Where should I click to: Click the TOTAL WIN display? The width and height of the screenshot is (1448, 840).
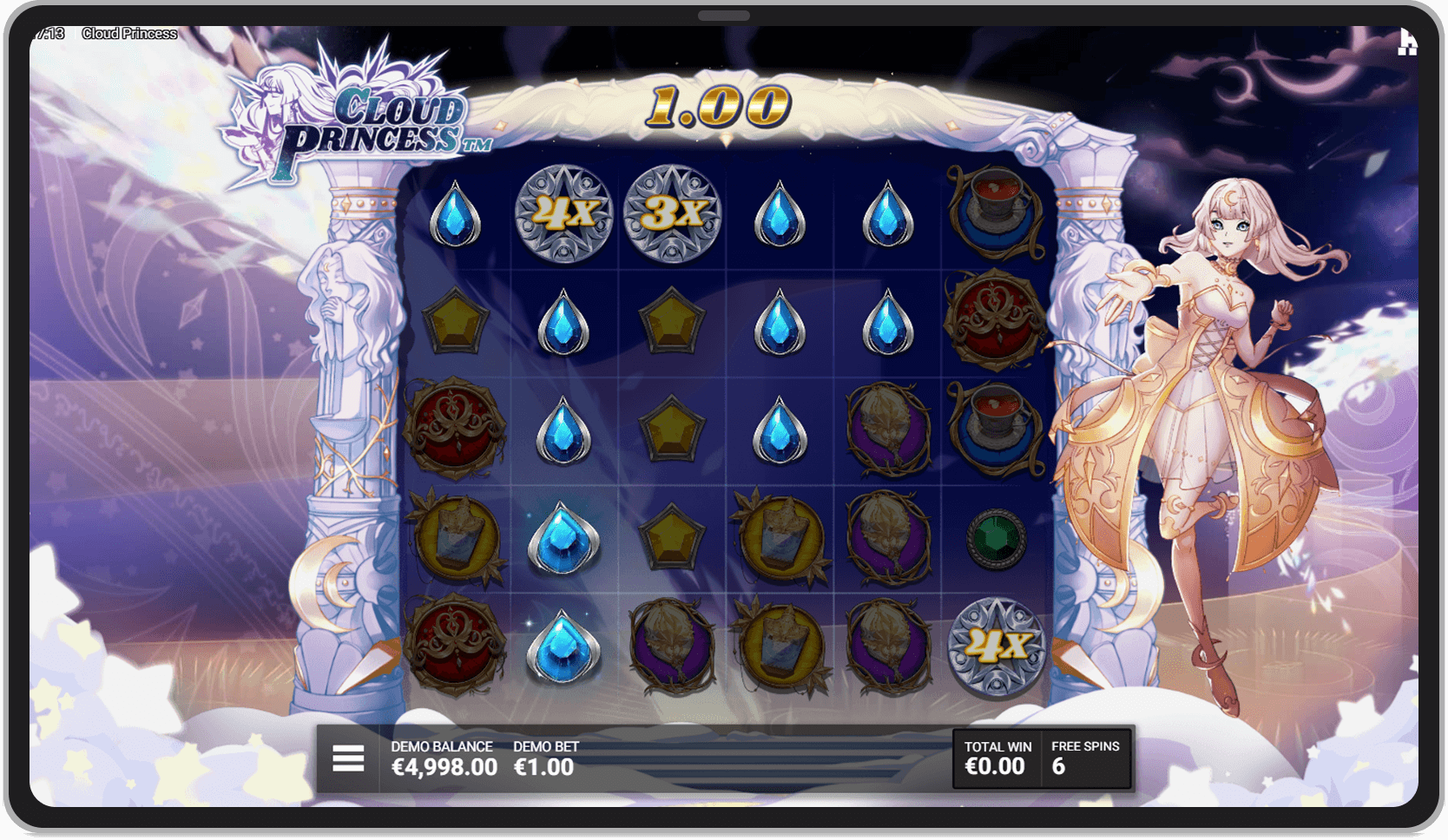995,757
